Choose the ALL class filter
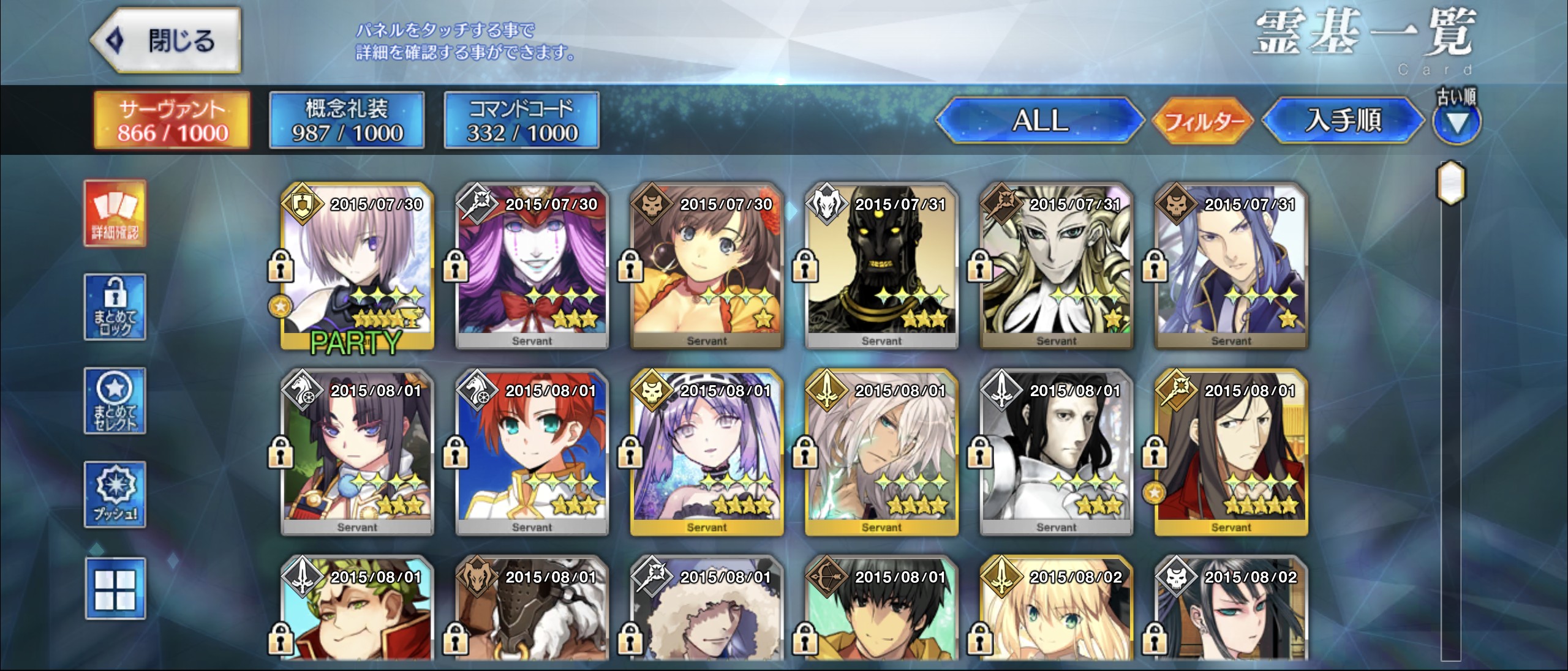The width and height of the screenshot is (1568, 671). tap(1039, 120)
